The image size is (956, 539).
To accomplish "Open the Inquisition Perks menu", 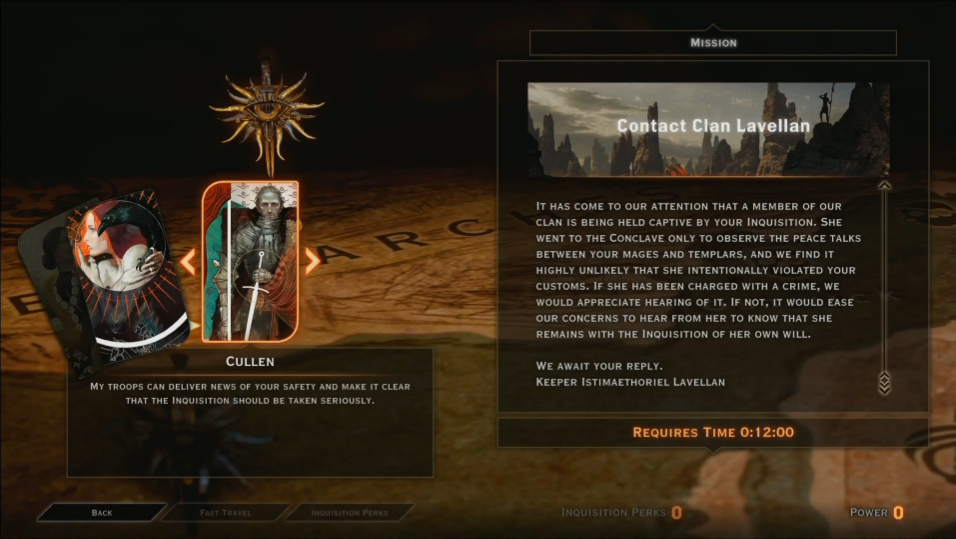I will coord(349,513).
